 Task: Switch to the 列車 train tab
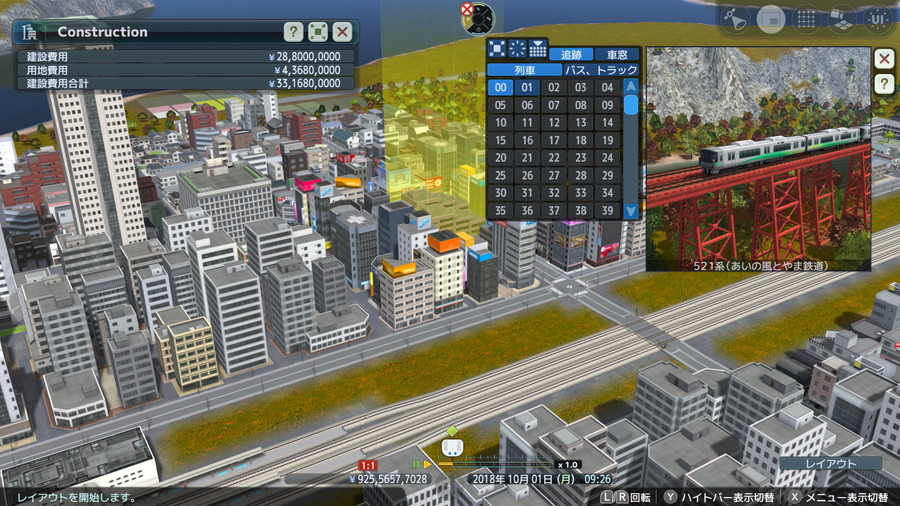524,70
